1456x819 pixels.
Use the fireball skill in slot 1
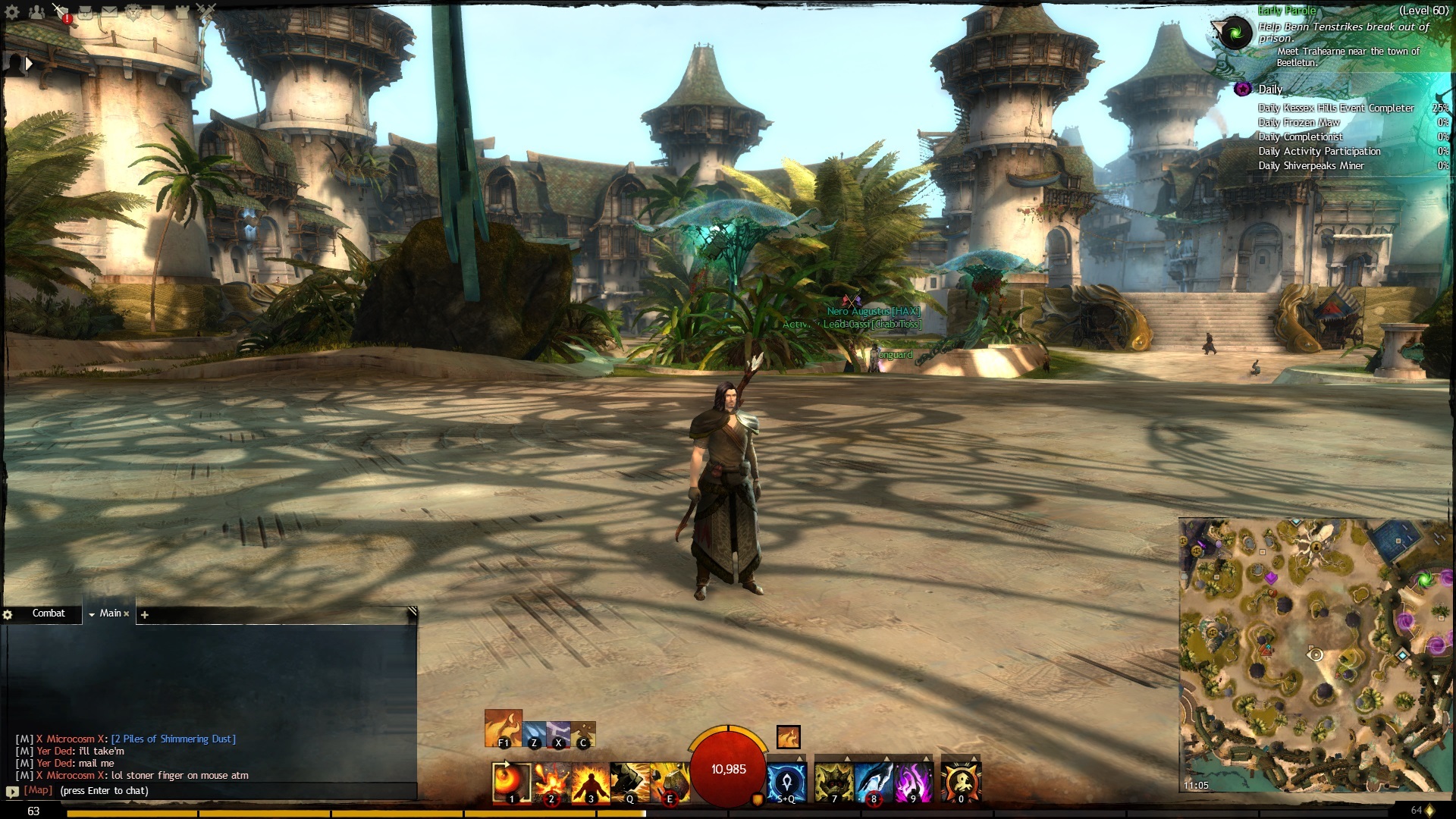pos(510,782)
